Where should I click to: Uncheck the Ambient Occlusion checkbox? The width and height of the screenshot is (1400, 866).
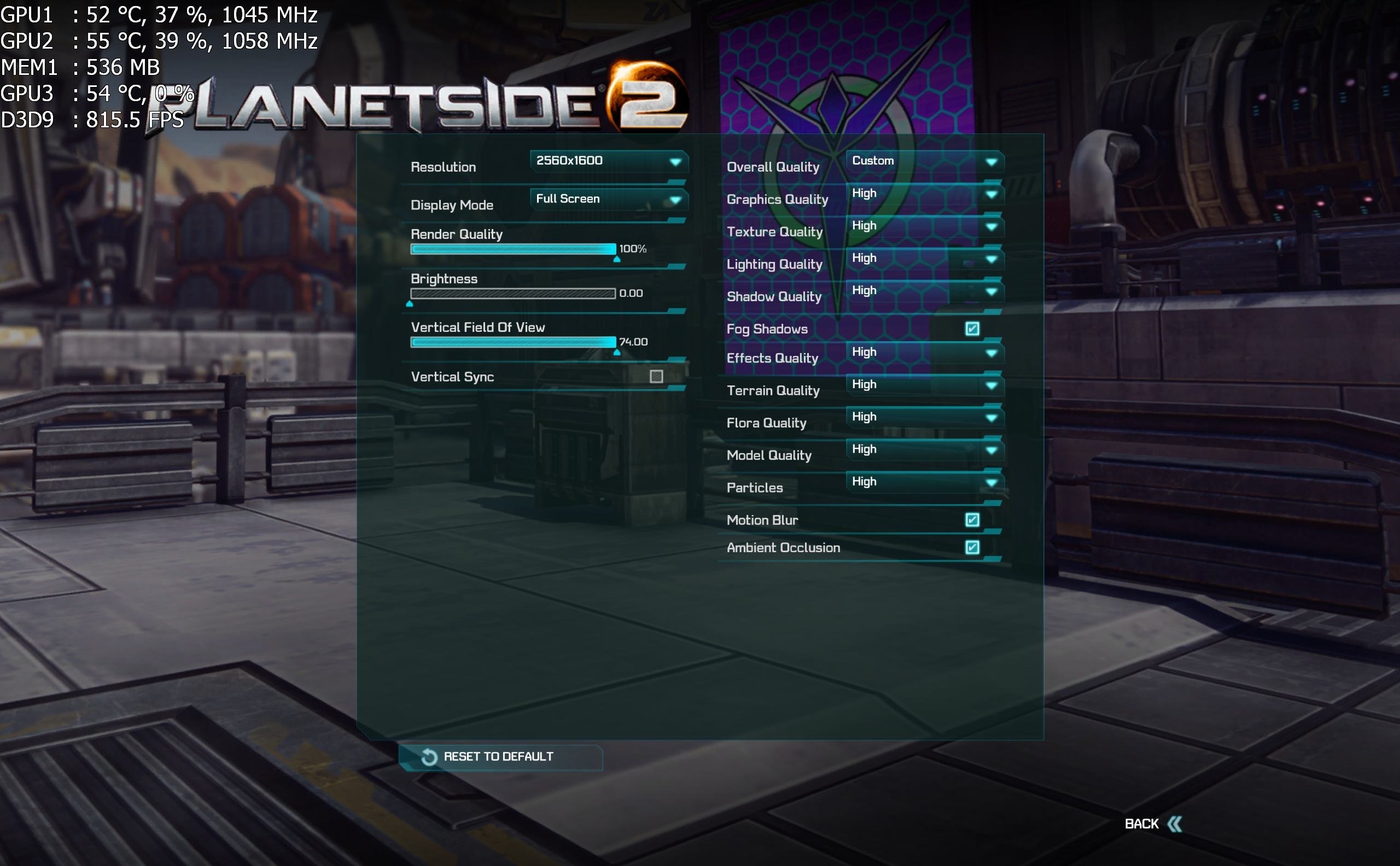[971, 548]
